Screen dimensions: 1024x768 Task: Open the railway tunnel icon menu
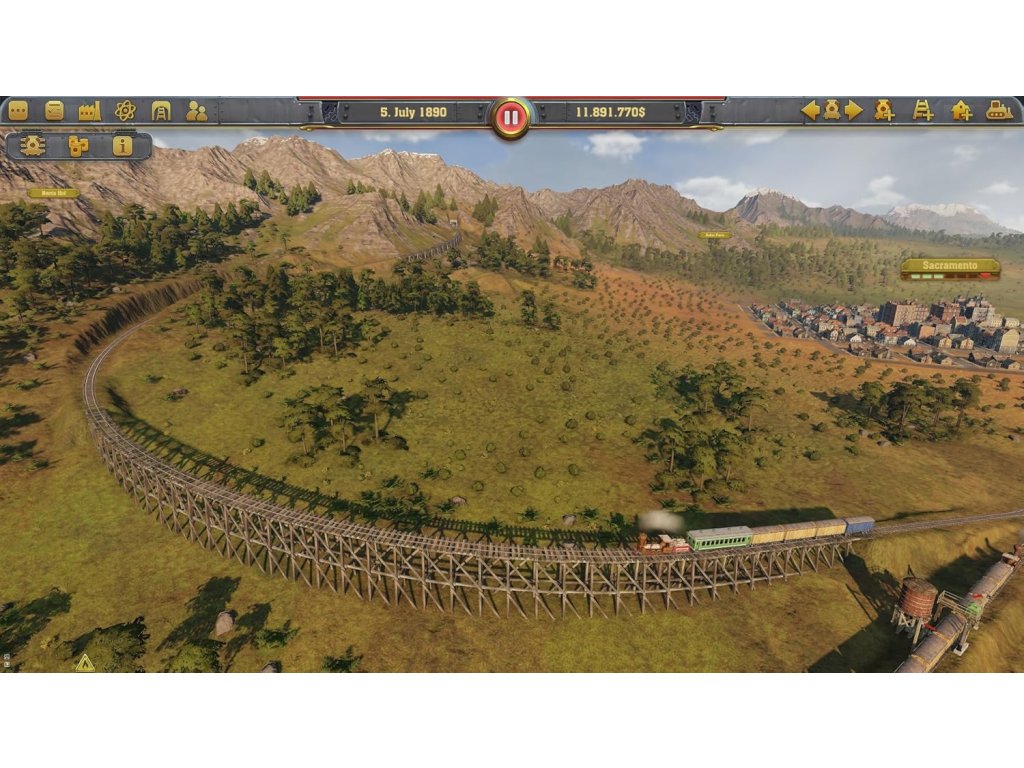(x=161, y=111)
